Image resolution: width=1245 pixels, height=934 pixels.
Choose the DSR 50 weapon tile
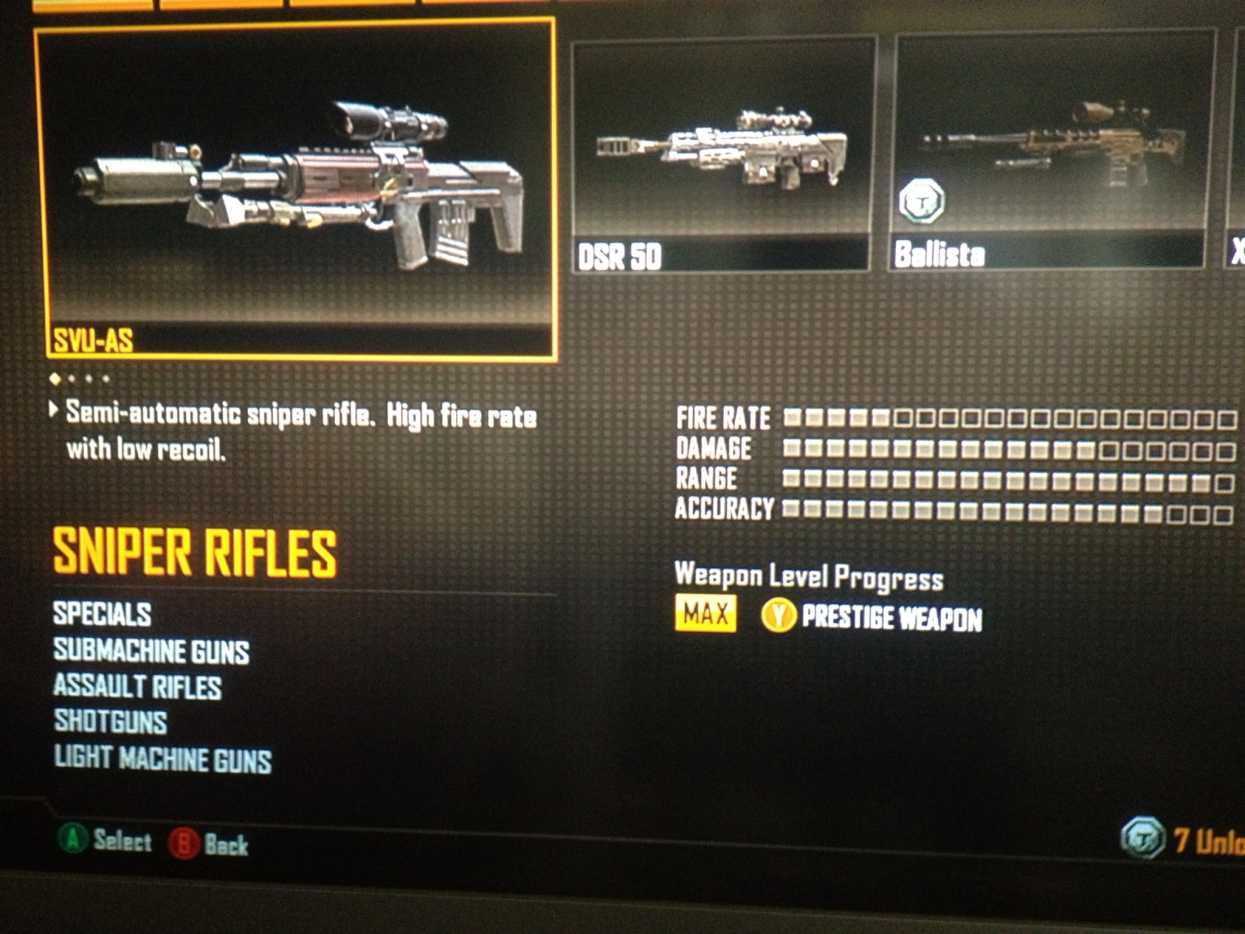(x=723, y=155)
